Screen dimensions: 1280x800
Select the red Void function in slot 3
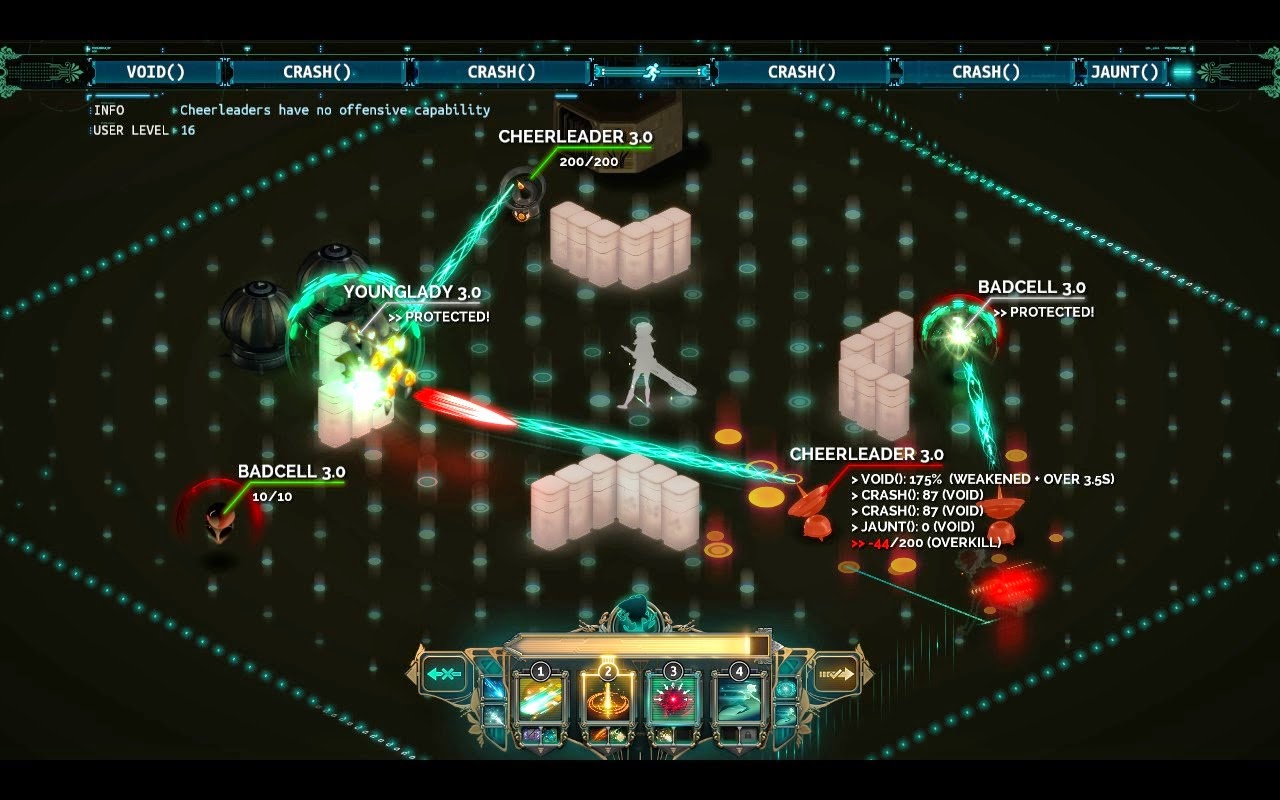point(674,699)
